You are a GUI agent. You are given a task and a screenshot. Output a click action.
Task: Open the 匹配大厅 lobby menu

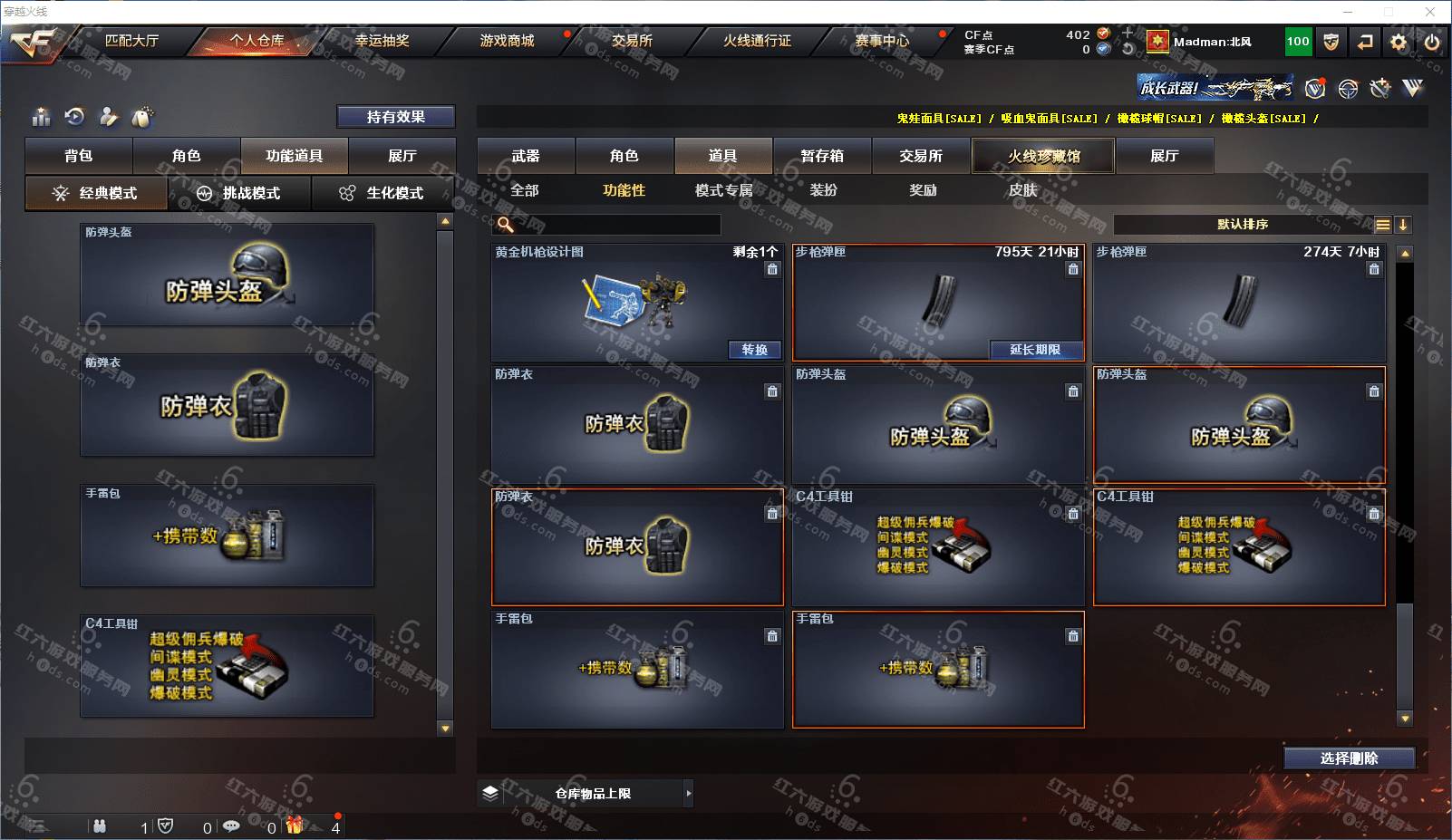(131, 41)
